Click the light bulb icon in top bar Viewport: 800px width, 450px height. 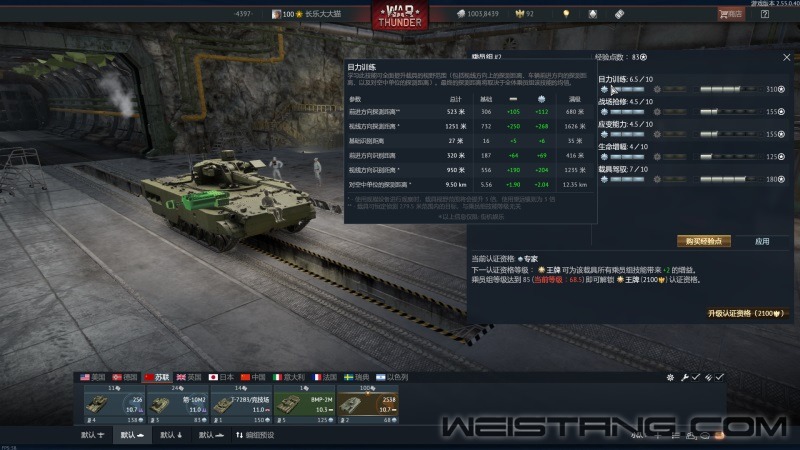566,14
